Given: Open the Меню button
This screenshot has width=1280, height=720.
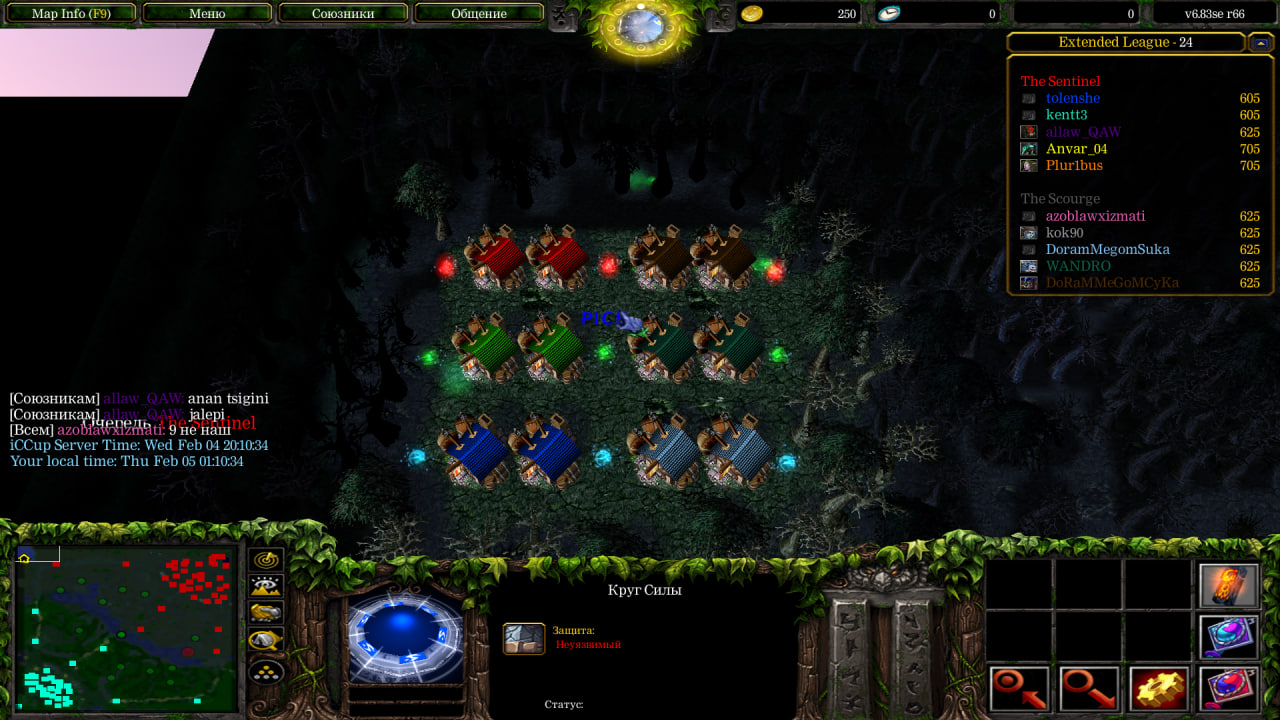Looking at the screenshot, I should 207,14.
